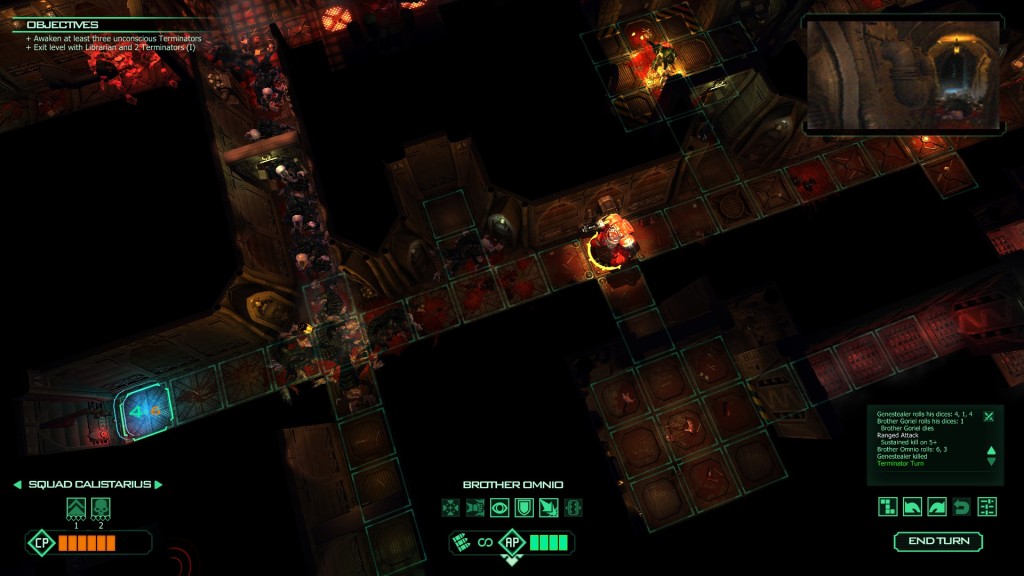Screen dimensions: 1024x576
Task: Open the options menu with sliders icon
Action: [987, 507]
